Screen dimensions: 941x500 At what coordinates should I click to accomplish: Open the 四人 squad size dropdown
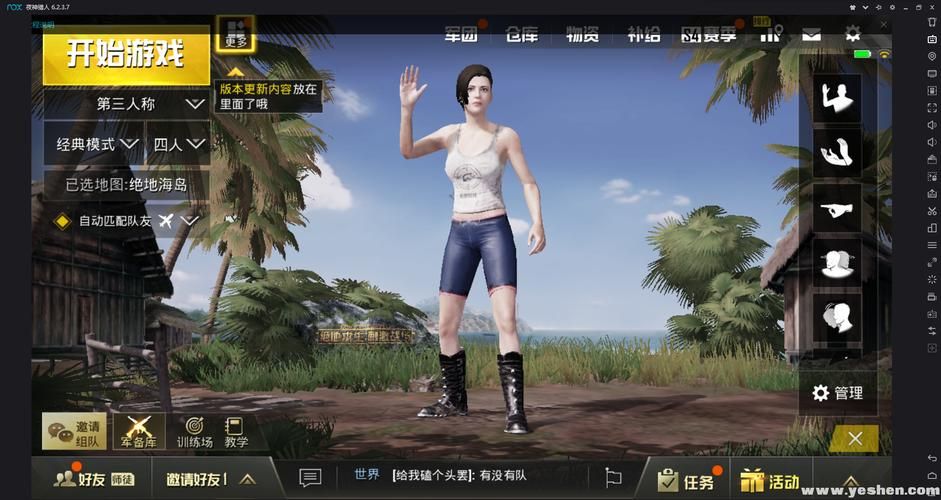178,144
